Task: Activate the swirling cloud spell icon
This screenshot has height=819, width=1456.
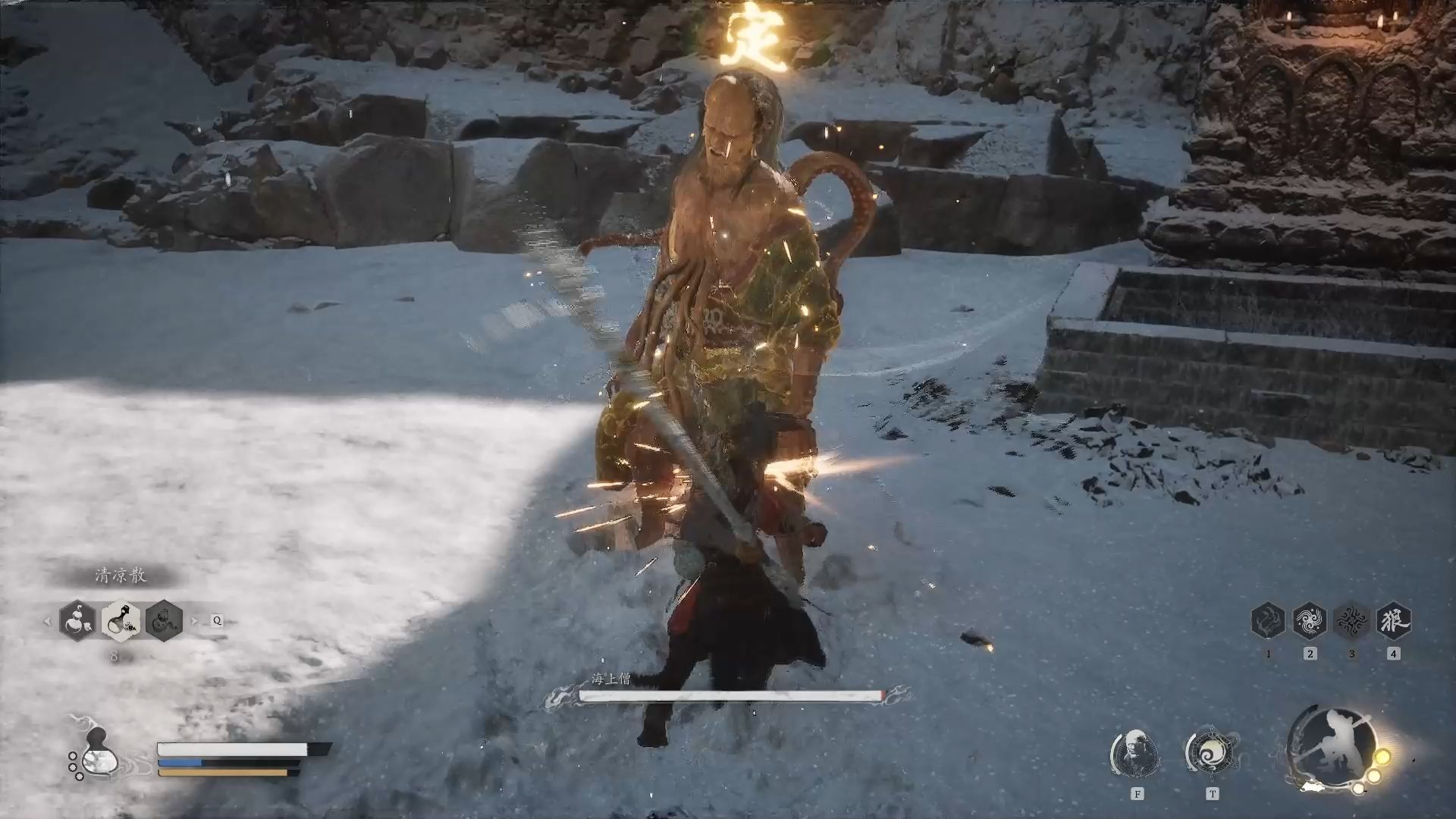Action: pyautogui.click(x=1310, y=621)
